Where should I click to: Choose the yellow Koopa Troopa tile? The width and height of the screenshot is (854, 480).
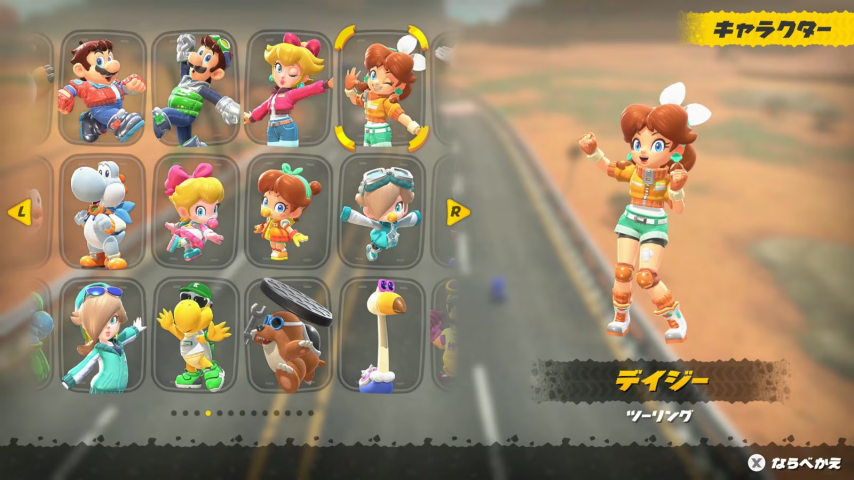point(196,335)
